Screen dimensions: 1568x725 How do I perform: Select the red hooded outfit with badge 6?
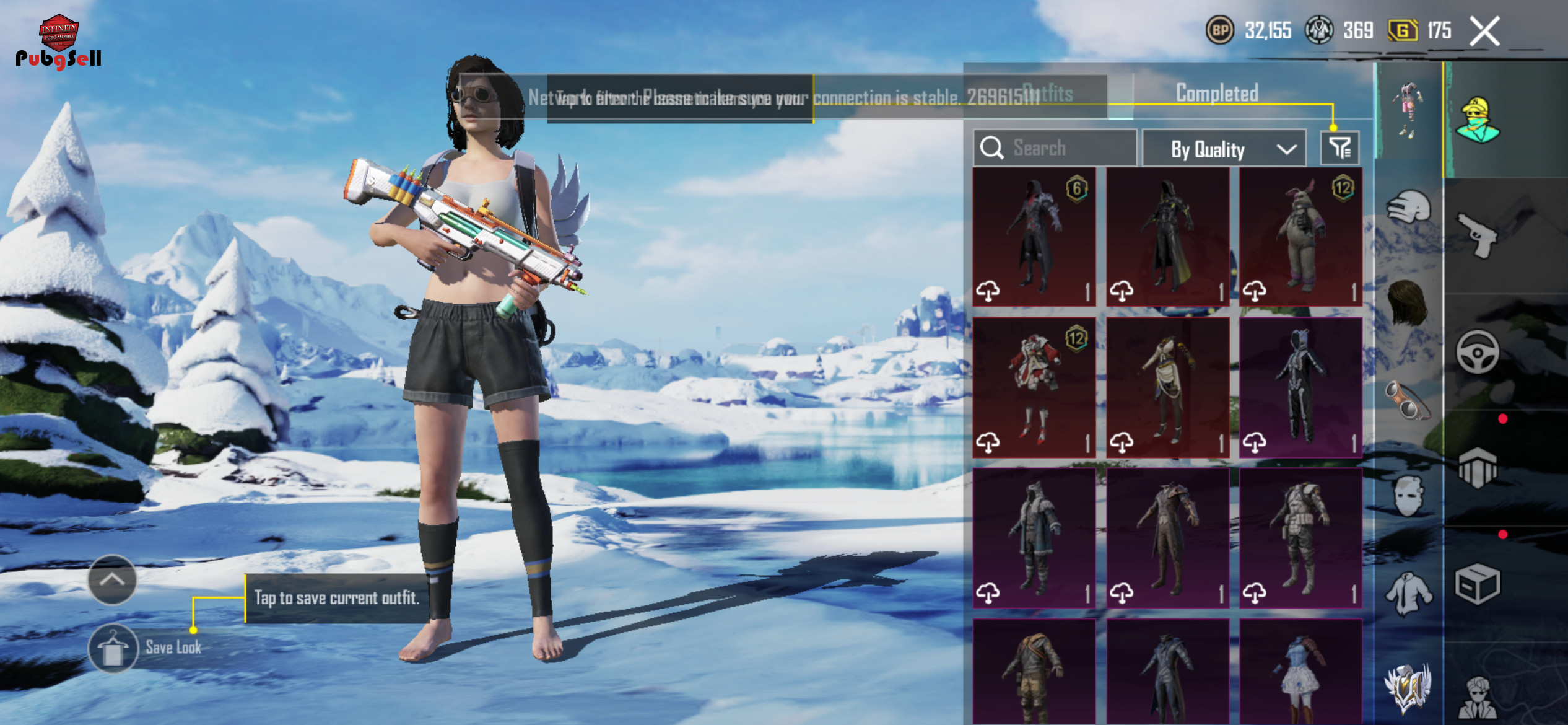point(1034,237)
